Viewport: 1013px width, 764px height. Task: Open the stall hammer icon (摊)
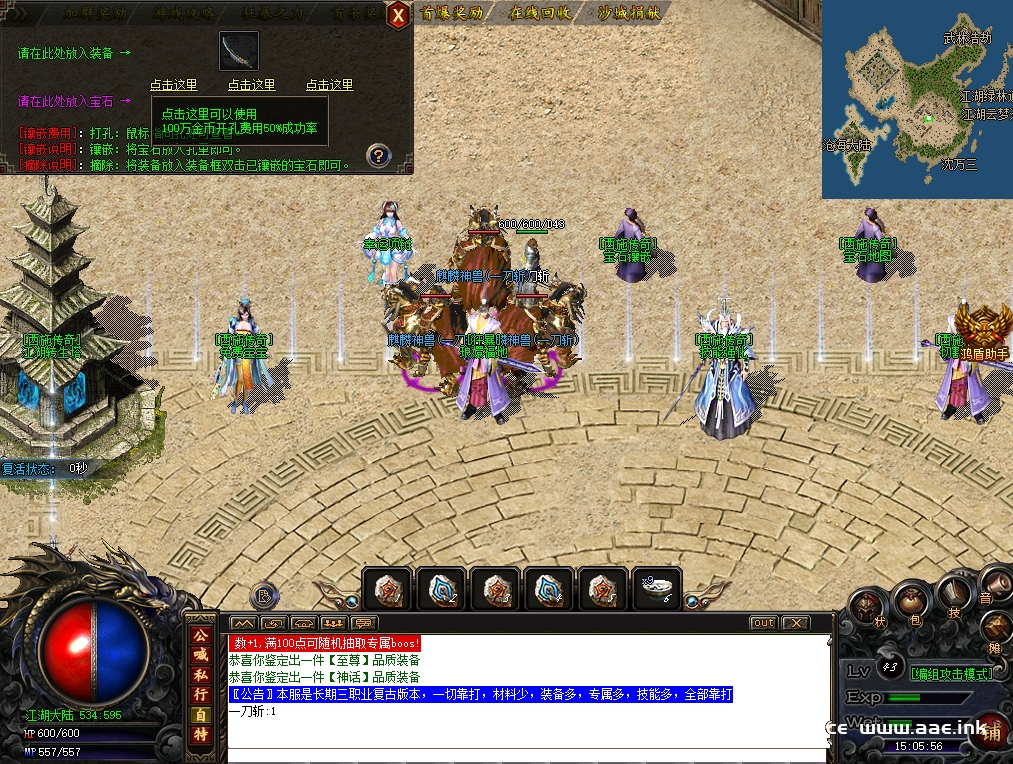coord(996,631)
